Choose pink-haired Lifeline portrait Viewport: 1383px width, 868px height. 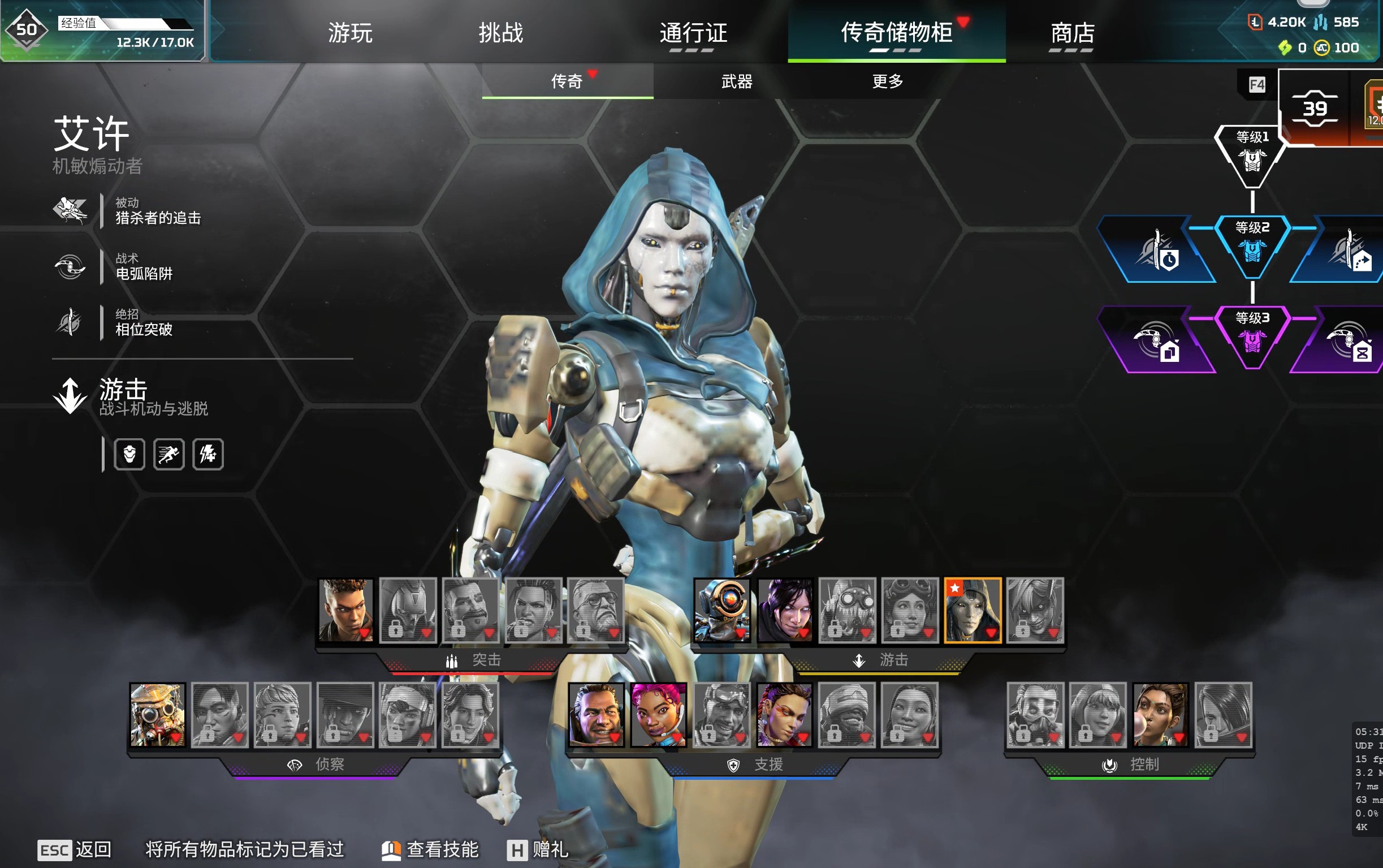(658, 715)
